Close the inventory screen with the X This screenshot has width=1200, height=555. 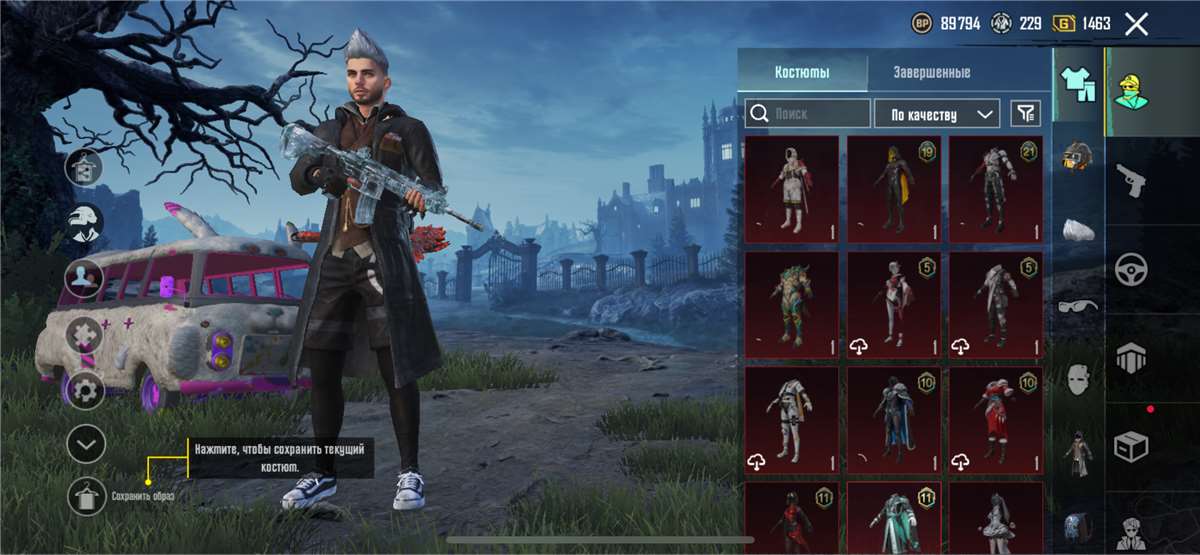[1136, 24]
